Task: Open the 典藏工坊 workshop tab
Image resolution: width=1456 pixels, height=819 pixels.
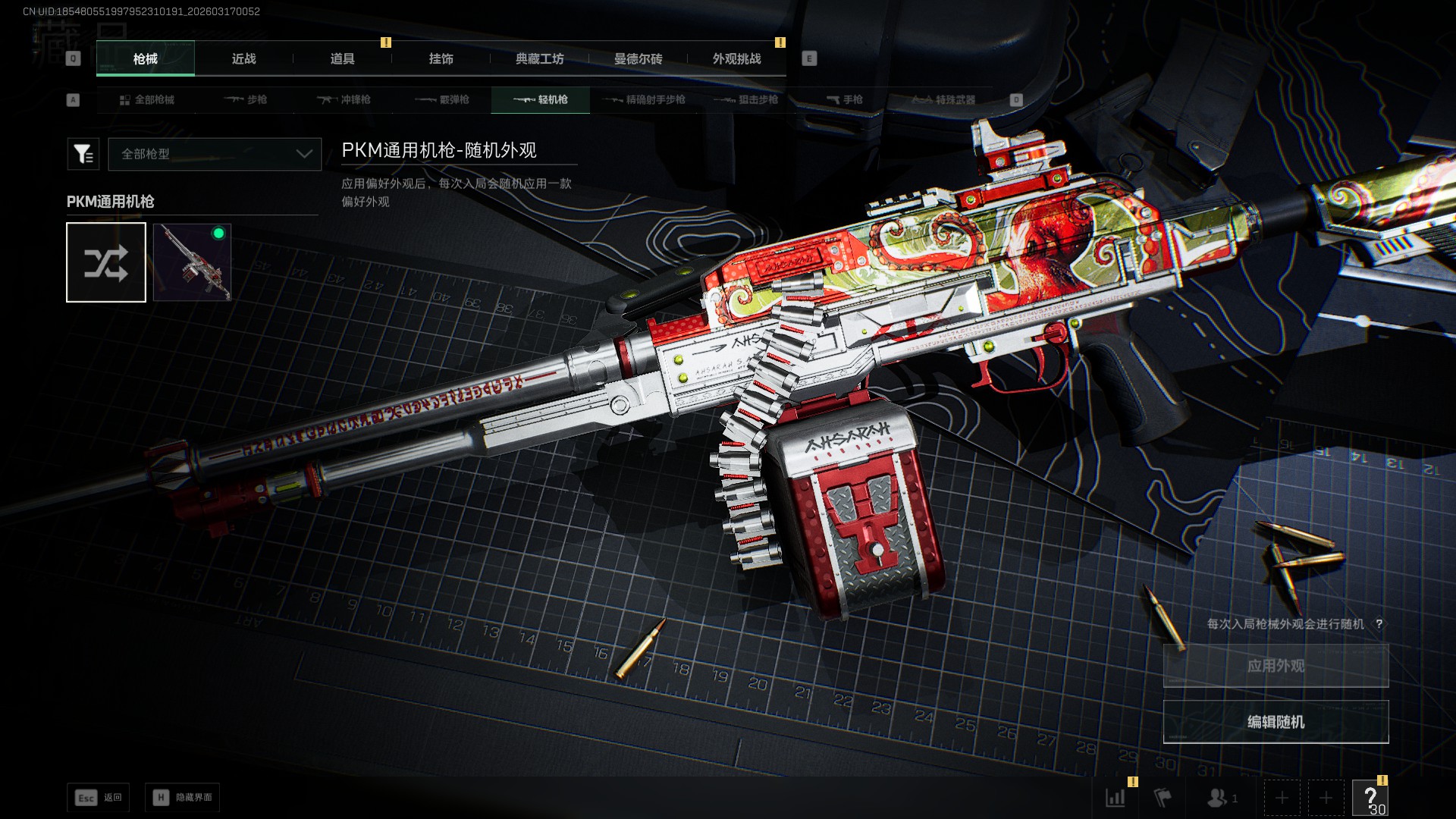Action: [539, 59]
